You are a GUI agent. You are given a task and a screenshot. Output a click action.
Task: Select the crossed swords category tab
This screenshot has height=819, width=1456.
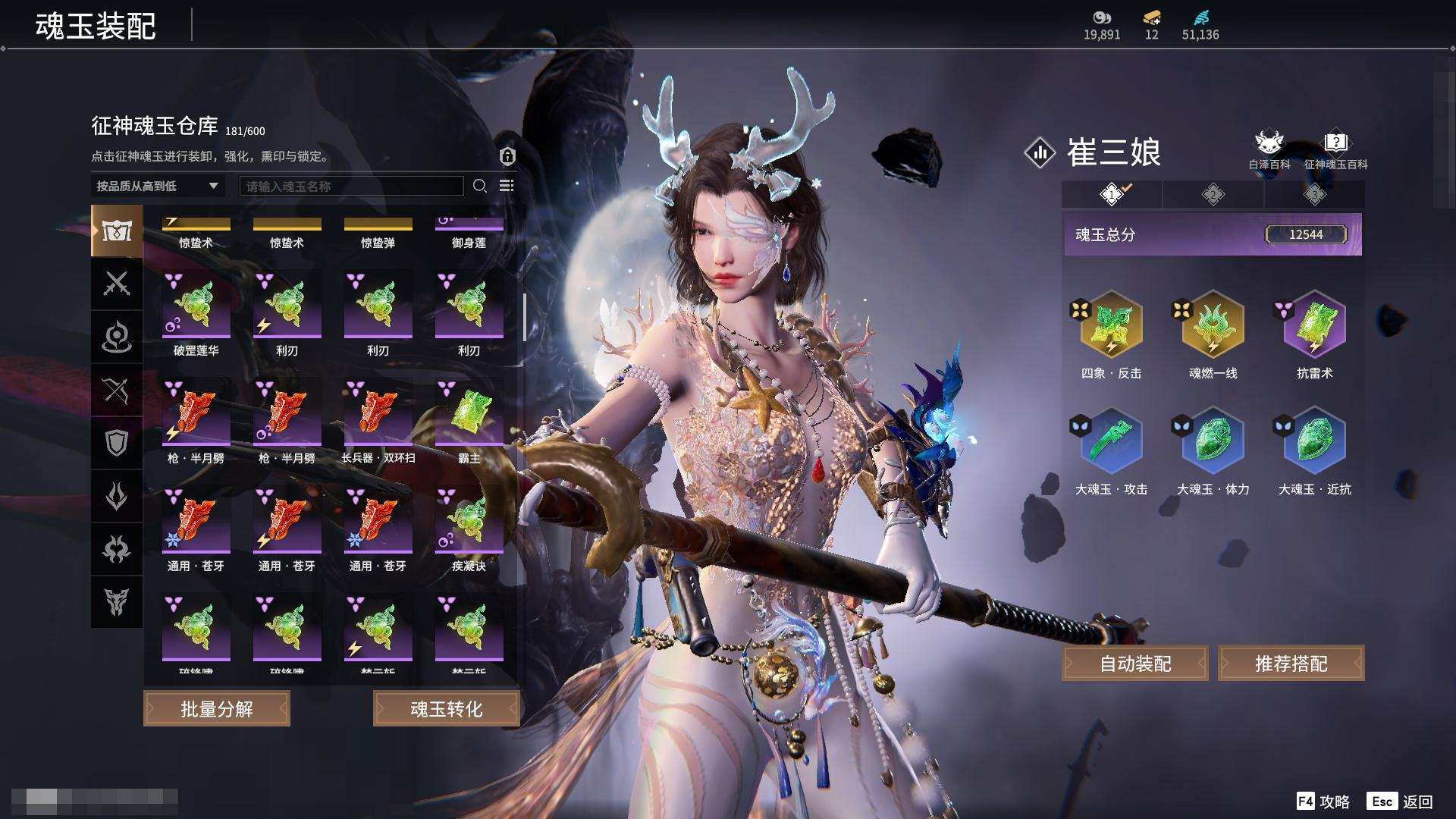click(x=117, y=284)
